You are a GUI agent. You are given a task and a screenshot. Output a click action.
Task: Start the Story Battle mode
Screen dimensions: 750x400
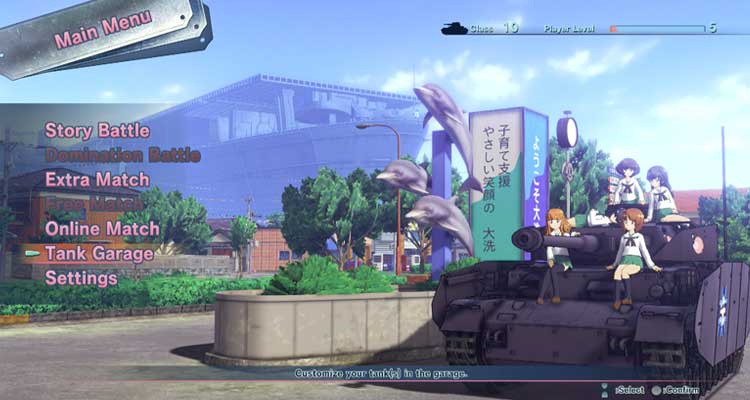pos(97,131)
